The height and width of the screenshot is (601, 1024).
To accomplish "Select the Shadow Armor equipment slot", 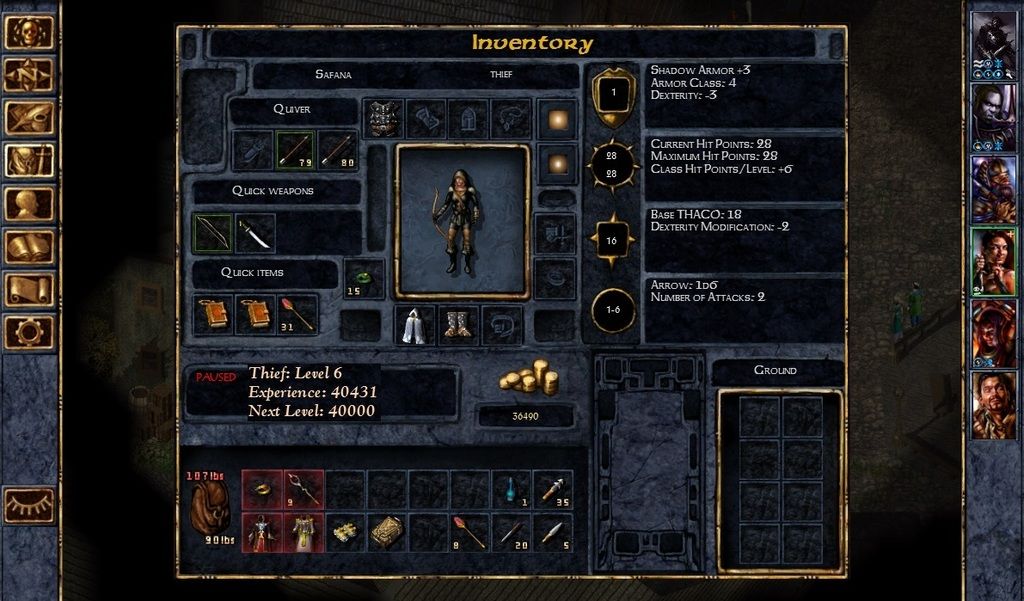I will 382,118.
